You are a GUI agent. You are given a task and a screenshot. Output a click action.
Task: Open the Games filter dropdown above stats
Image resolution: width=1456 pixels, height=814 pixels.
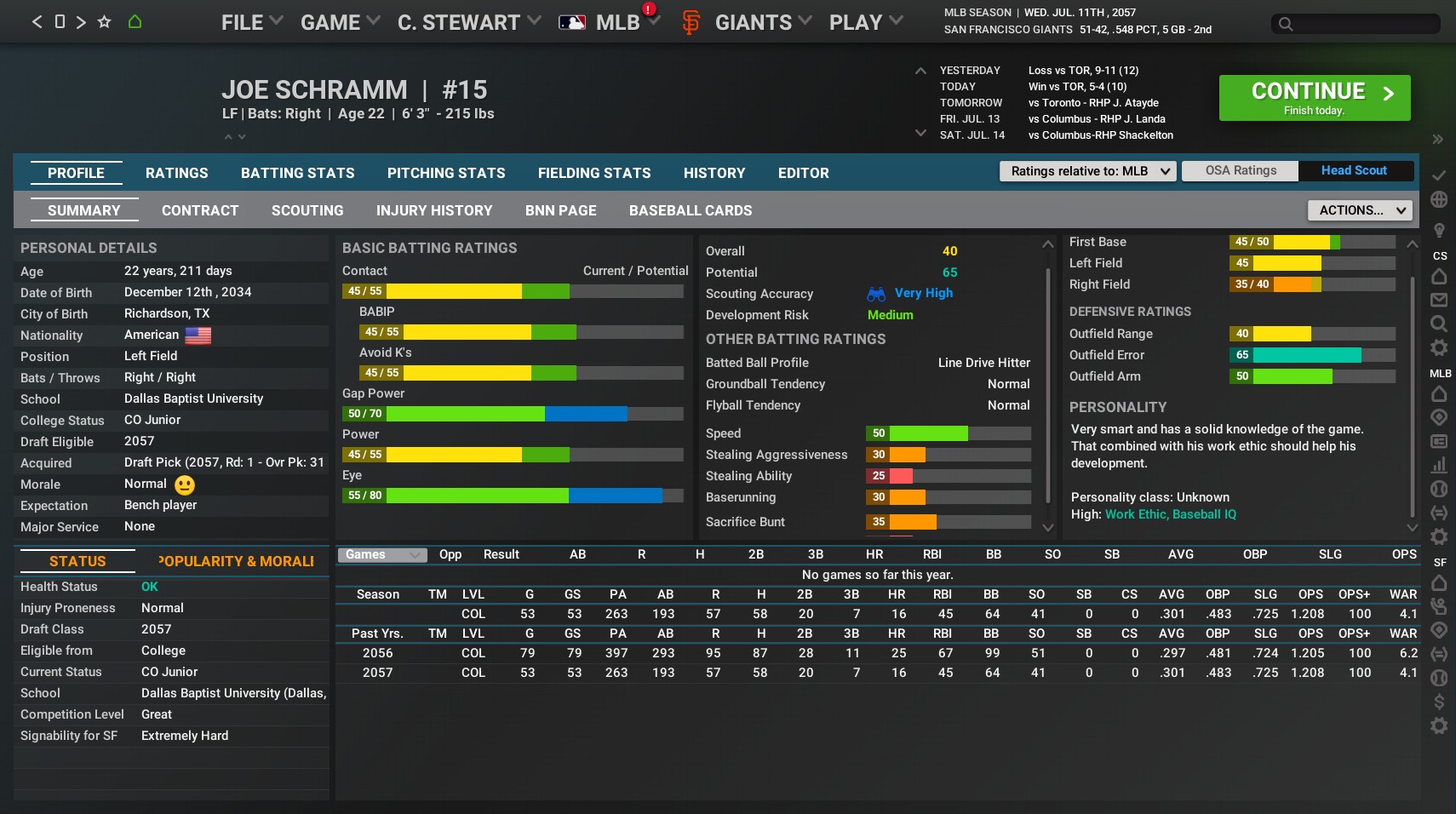click(x=381, y=554)
